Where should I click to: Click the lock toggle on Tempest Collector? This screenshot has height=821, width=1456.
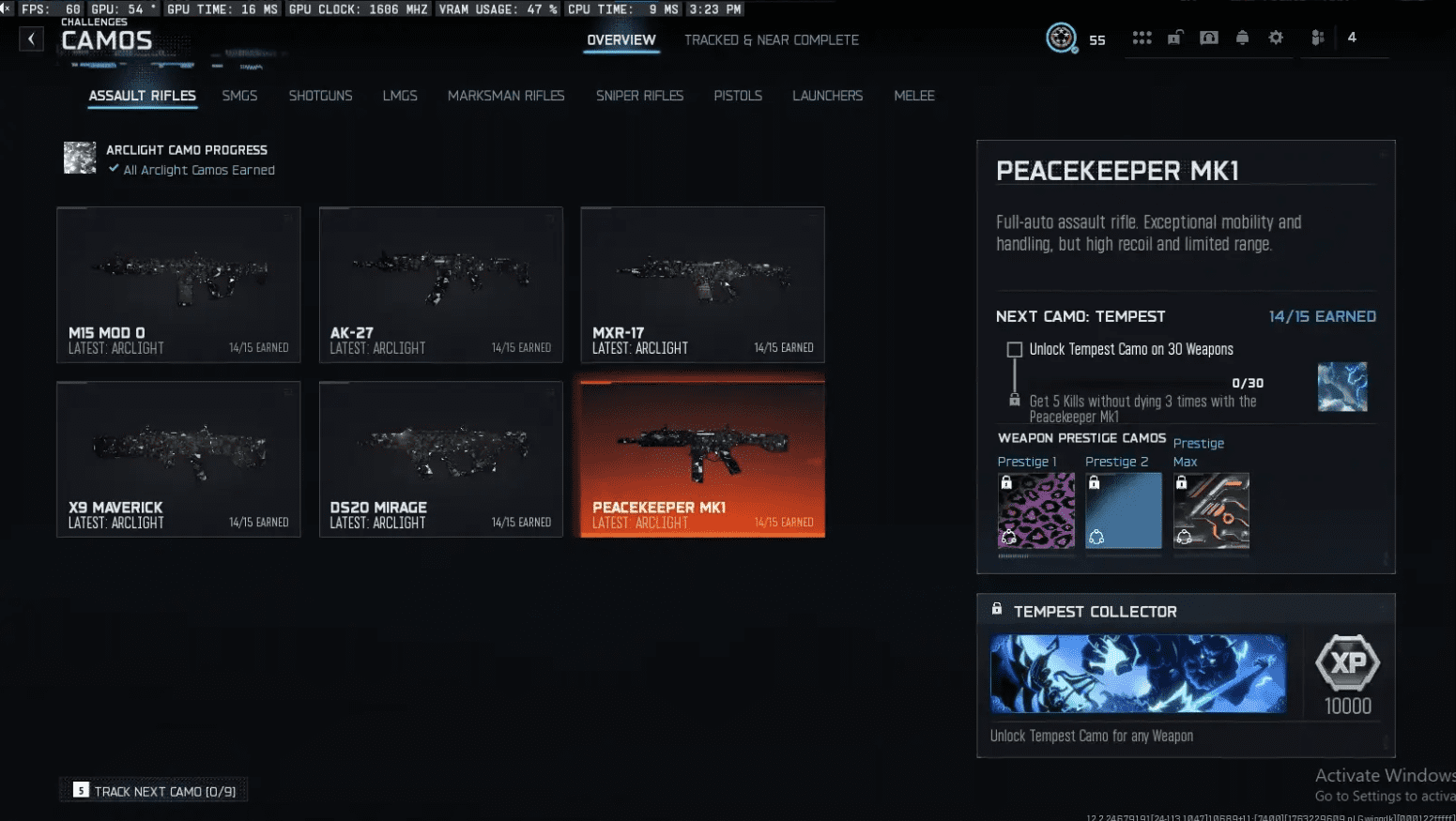point(996,608)
